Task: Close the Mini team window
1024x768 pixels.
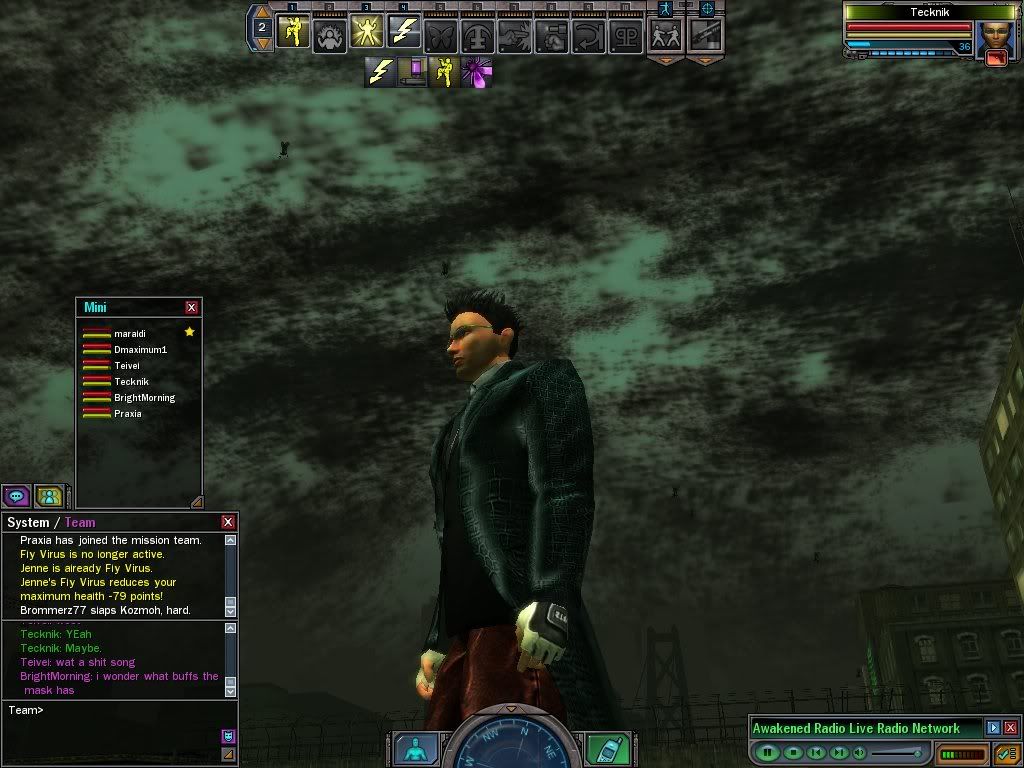Action: click(192, 307)
